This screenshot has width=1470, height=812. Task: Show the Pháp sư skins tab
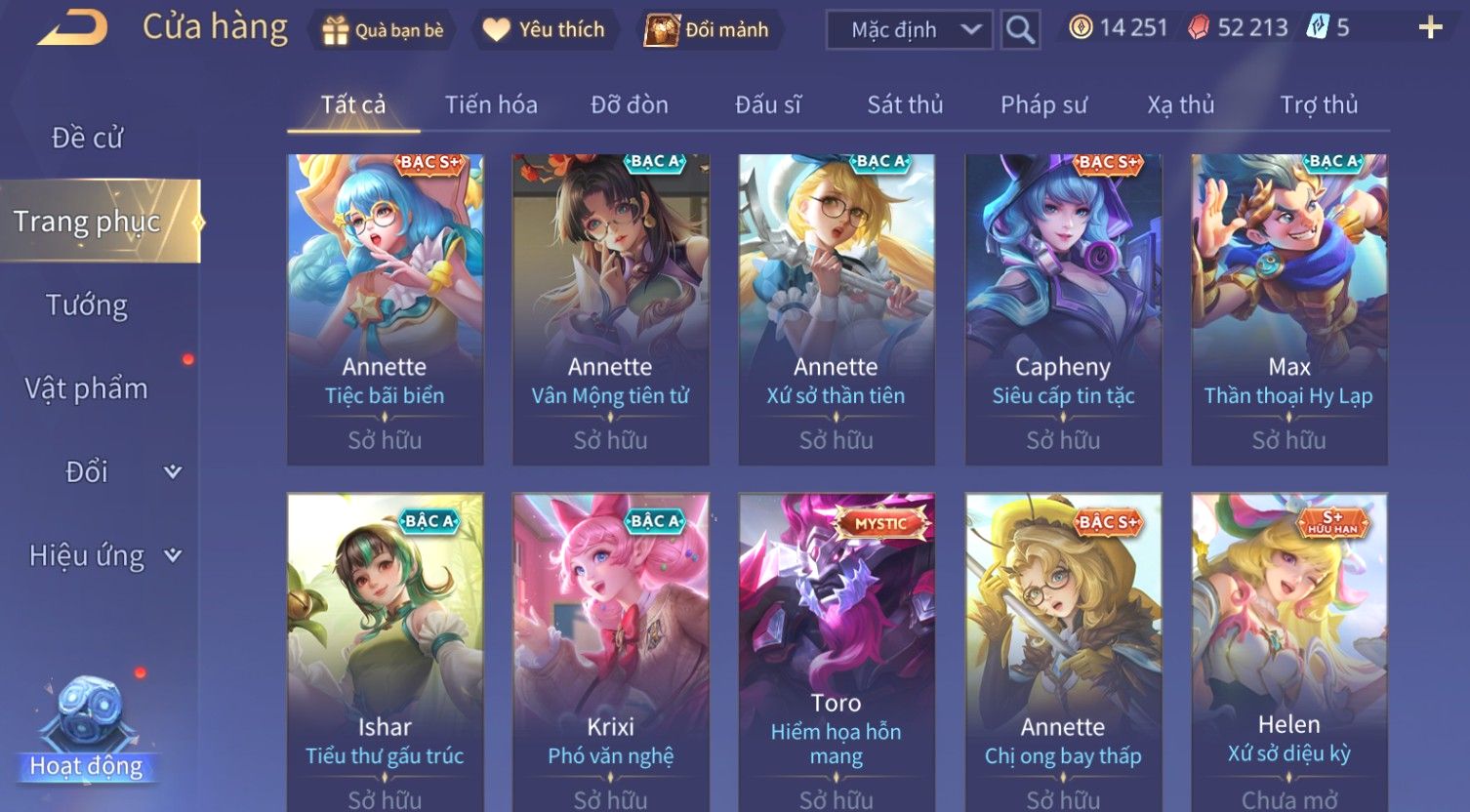pos(1043,104)
